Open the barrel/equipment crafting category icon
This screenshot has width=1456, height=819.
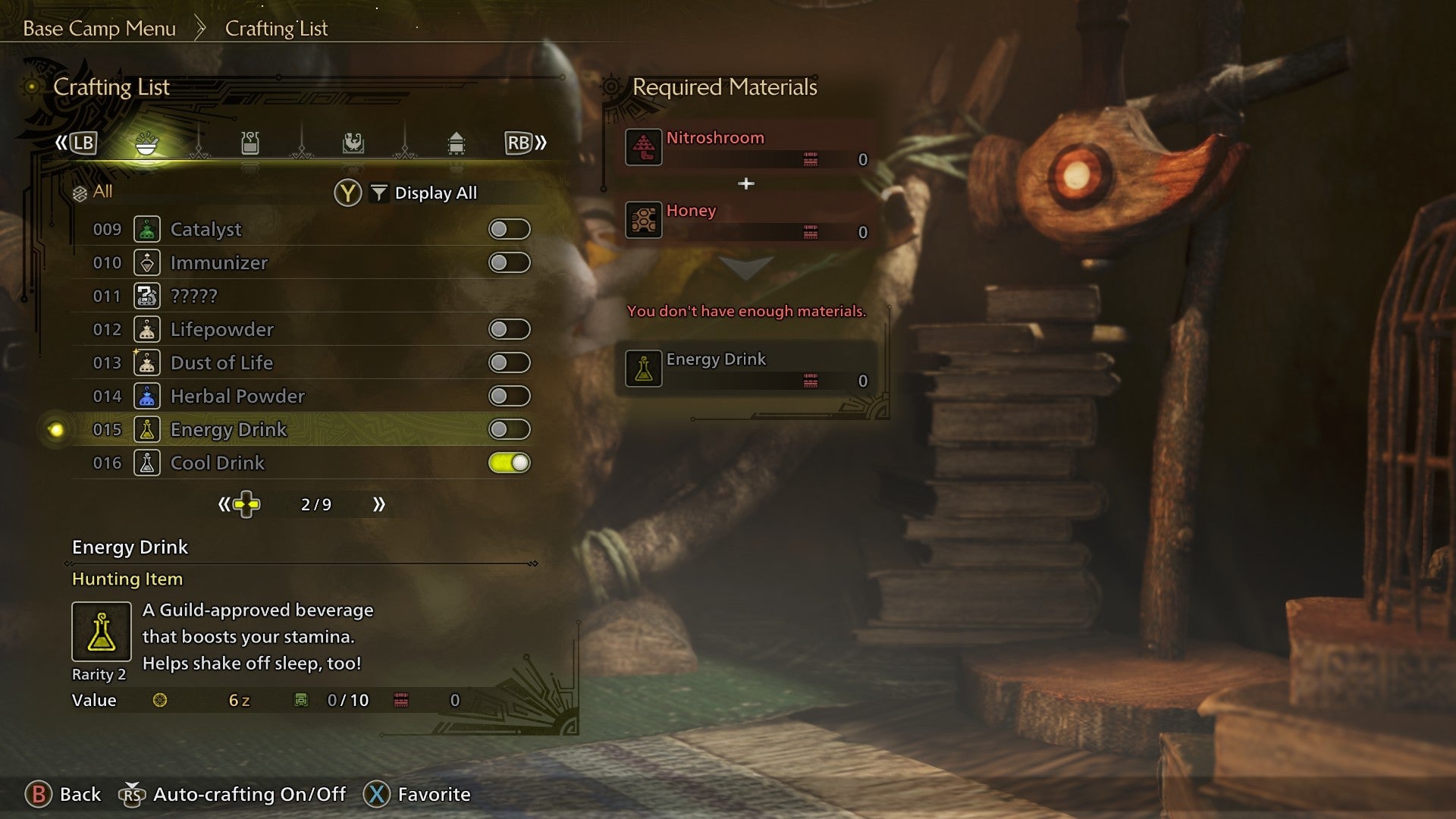455,144
